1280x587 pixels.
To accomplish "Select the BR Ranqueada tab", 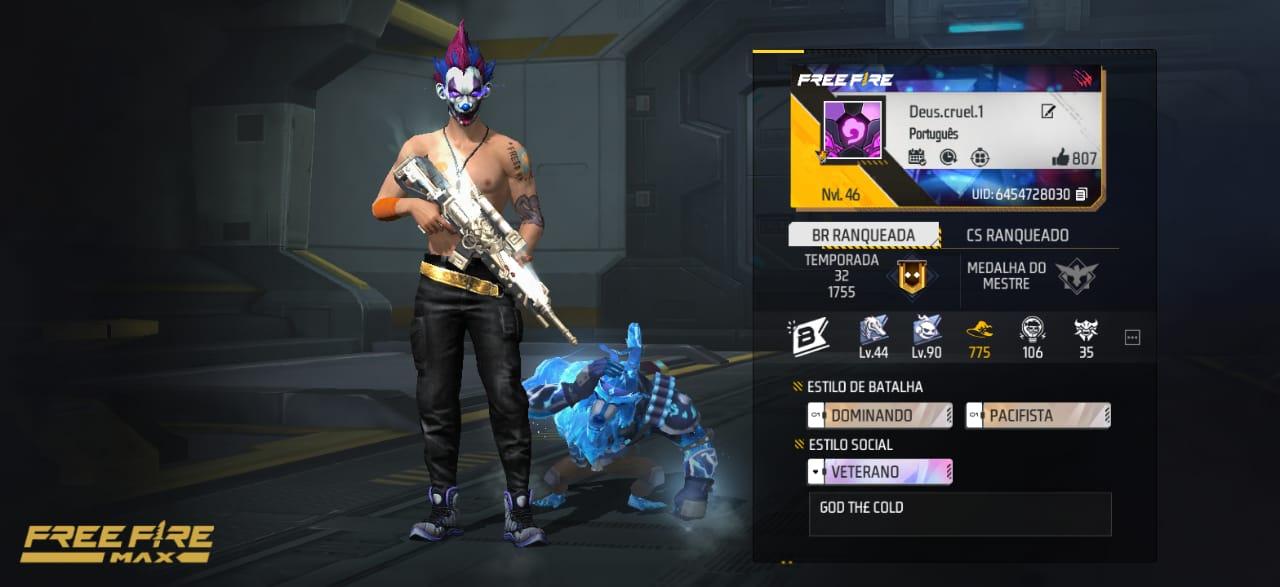I will (x=864, y=236).
